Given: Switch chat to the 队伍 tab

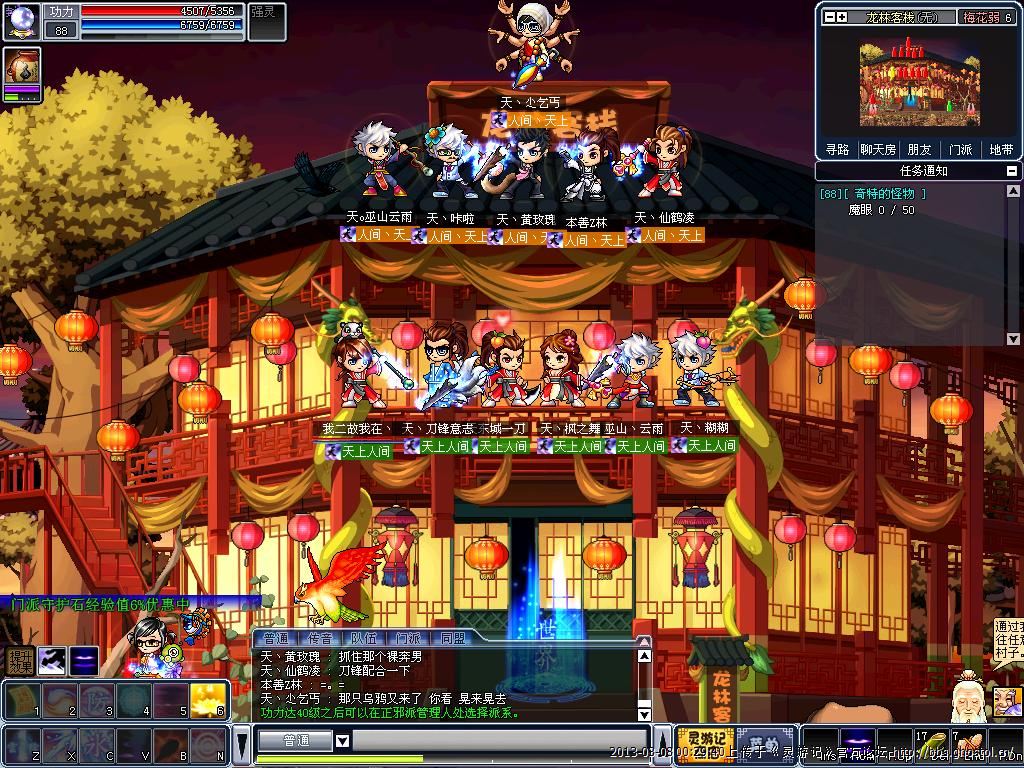Looking at the screenshot, I should (x=364, y=638).
